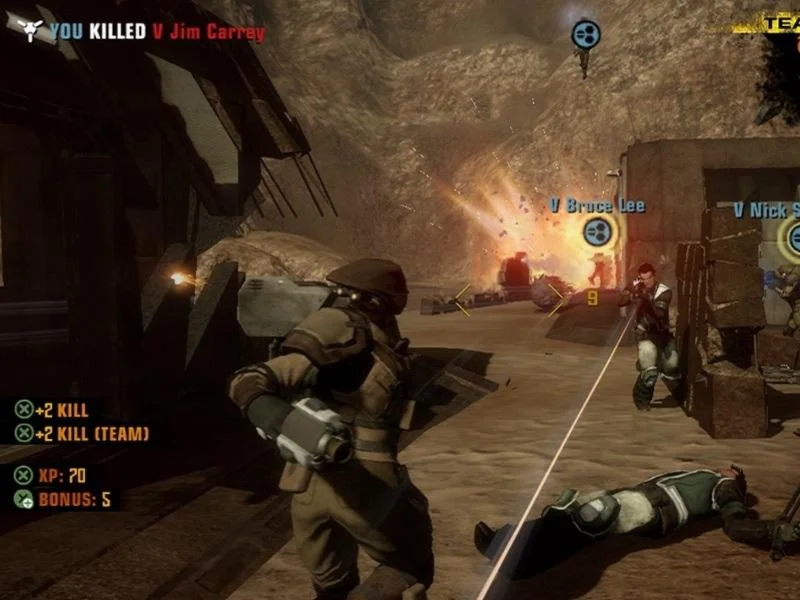The image size is (800, 600).
Task: Click the unnamed teammate marker near the top
Action: tap(585, 35)
